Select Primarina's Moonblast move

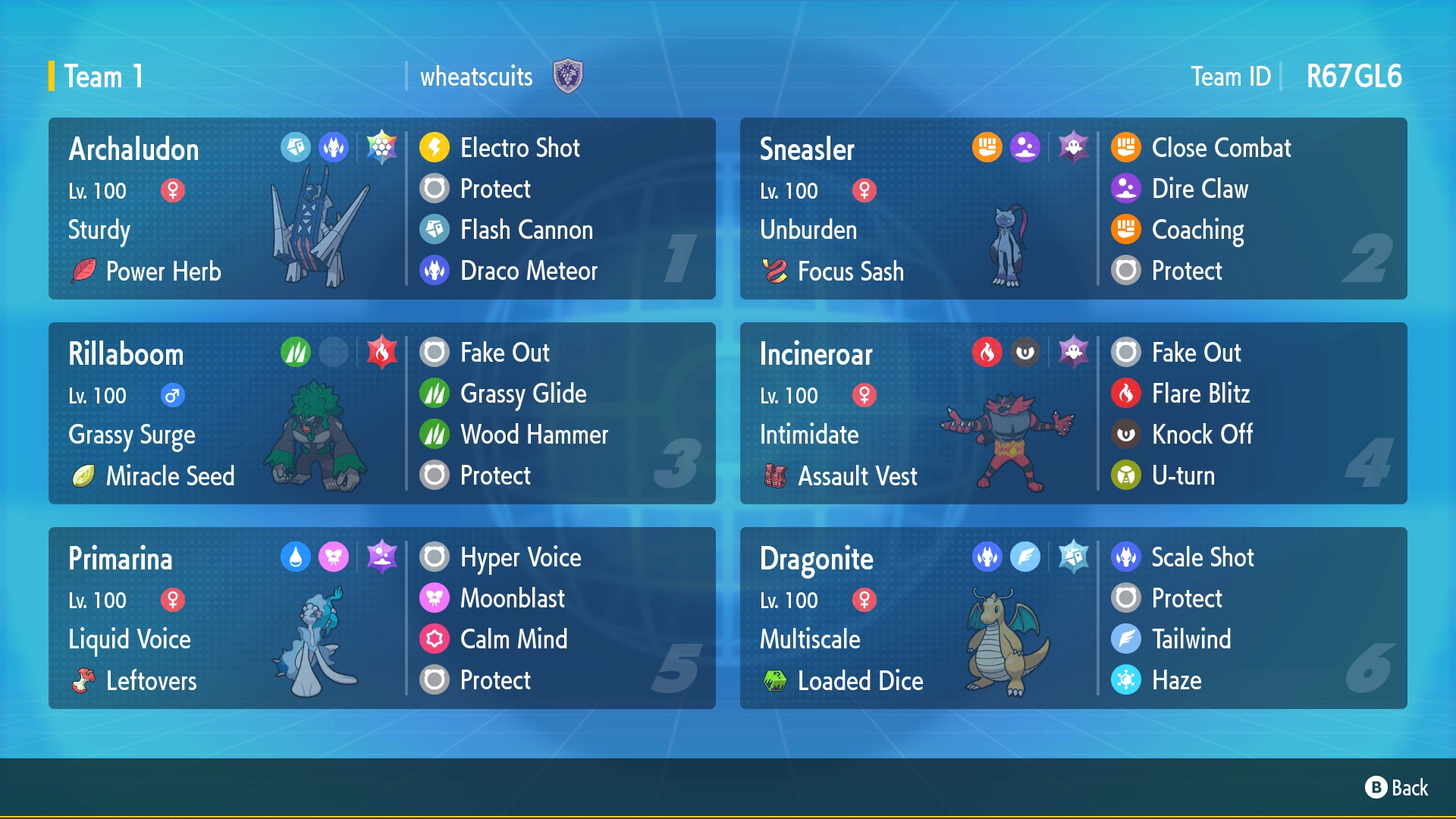(x=512, y=598)
